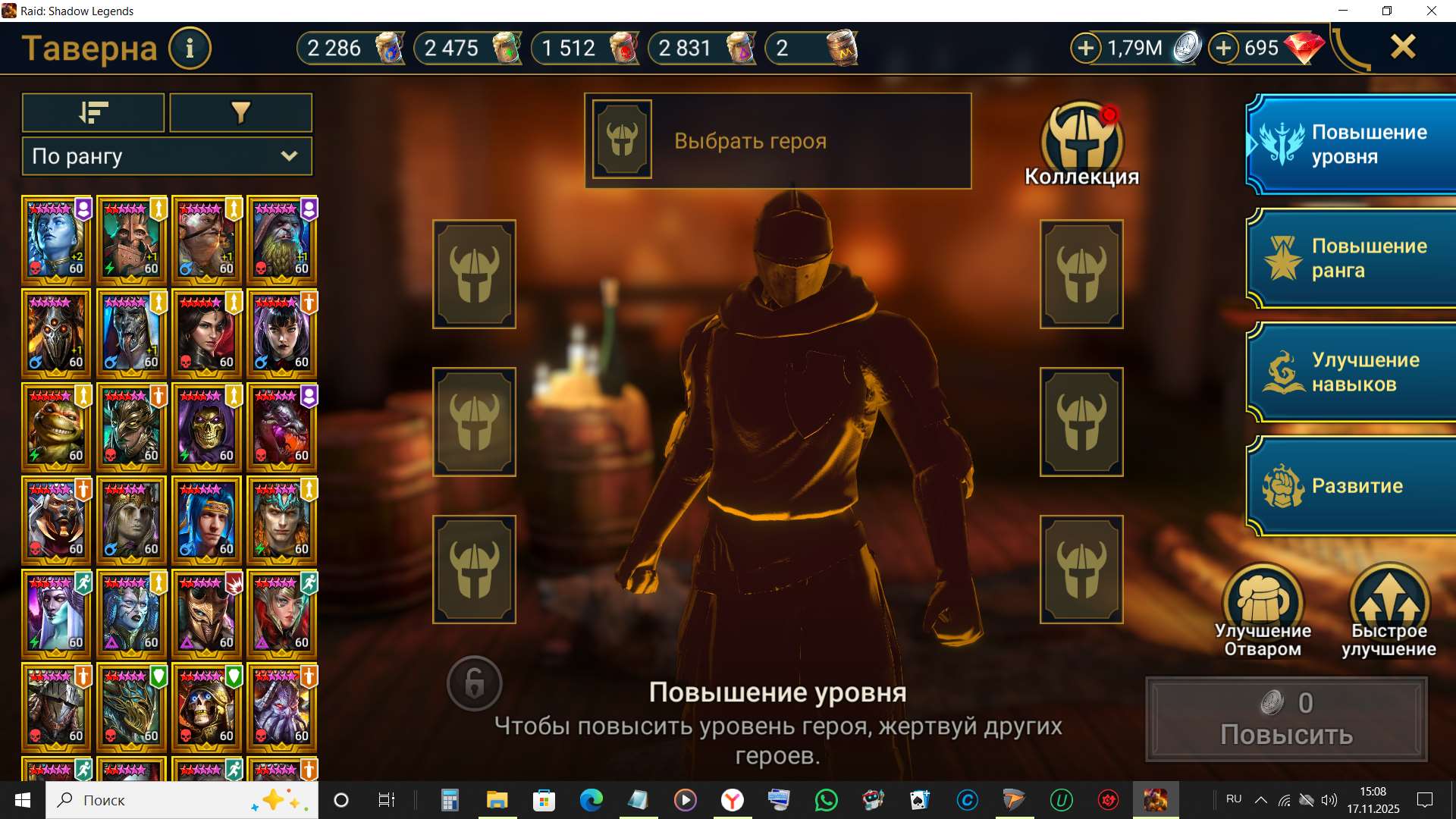Open the Таверна info icon
1456x819 pixels.
tap(190, 48)
